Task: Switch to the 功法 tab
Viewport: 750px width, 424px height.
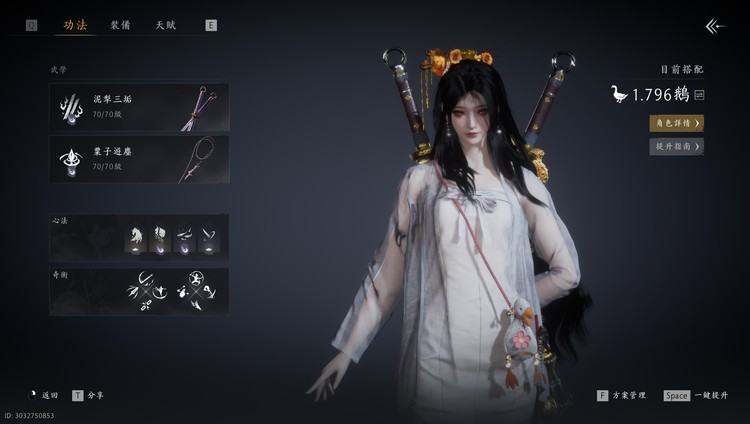Action: [x=75, y=25]
